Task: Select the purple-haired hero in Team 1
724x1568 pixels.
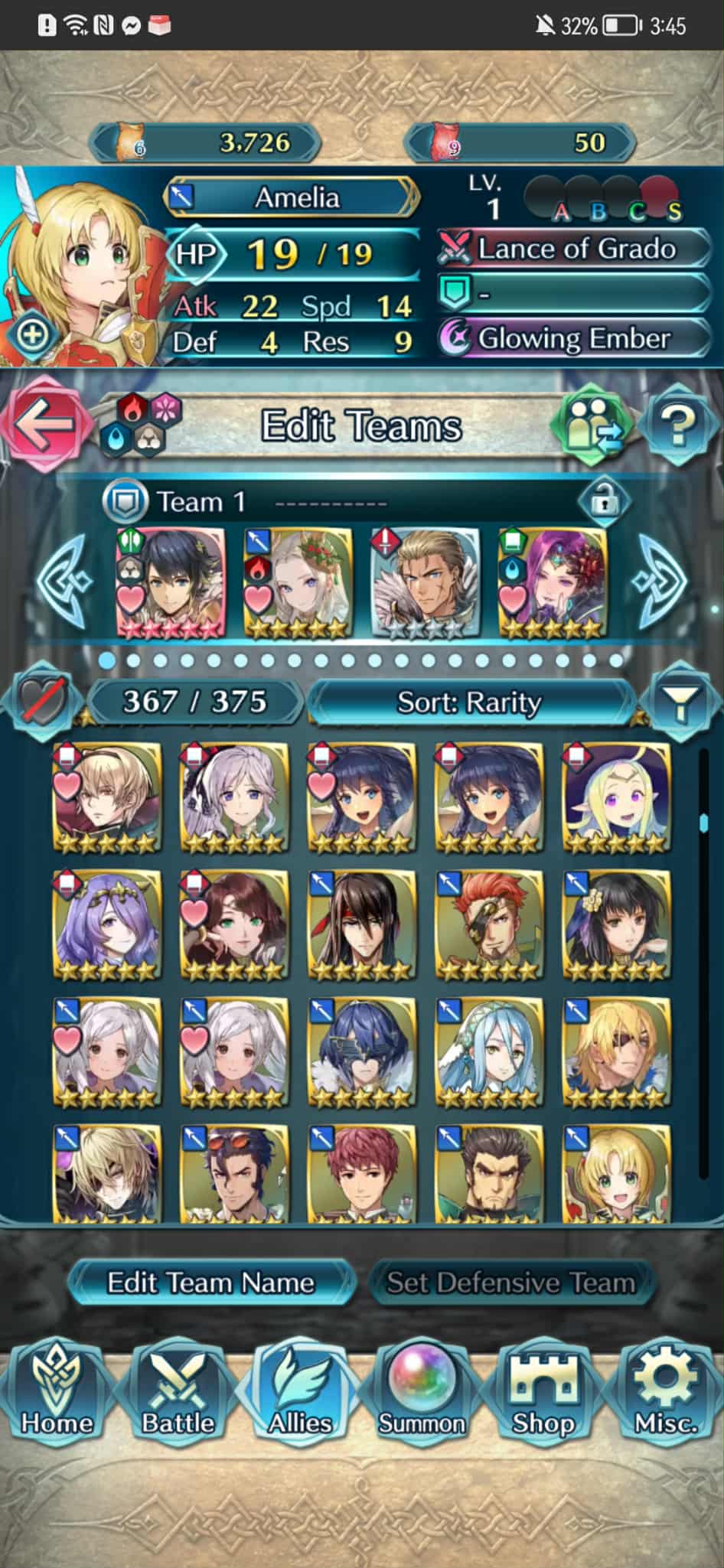Action: [552, 582]
